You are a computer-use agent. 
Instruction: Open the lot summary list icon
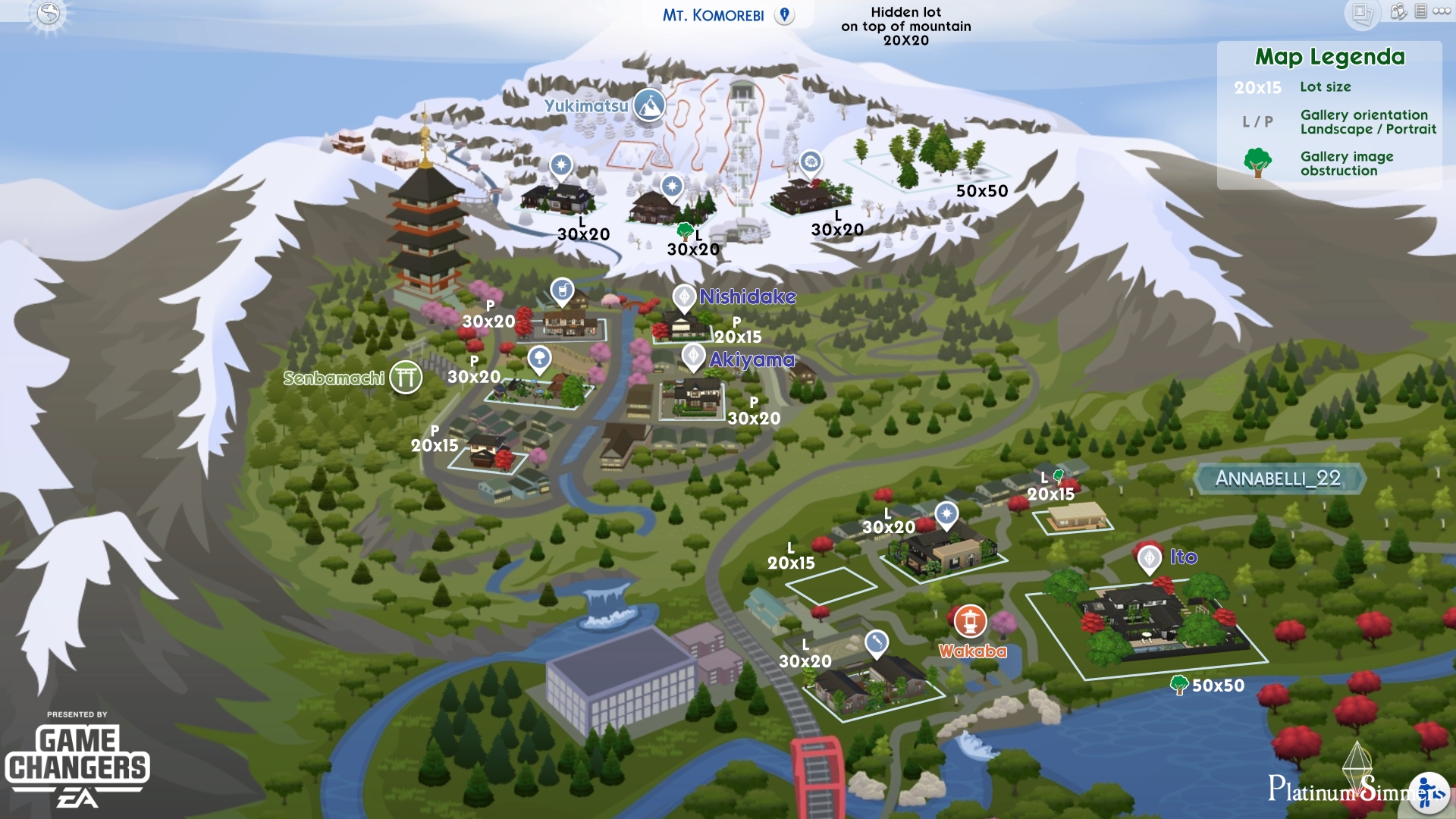tap(1420, 11)
